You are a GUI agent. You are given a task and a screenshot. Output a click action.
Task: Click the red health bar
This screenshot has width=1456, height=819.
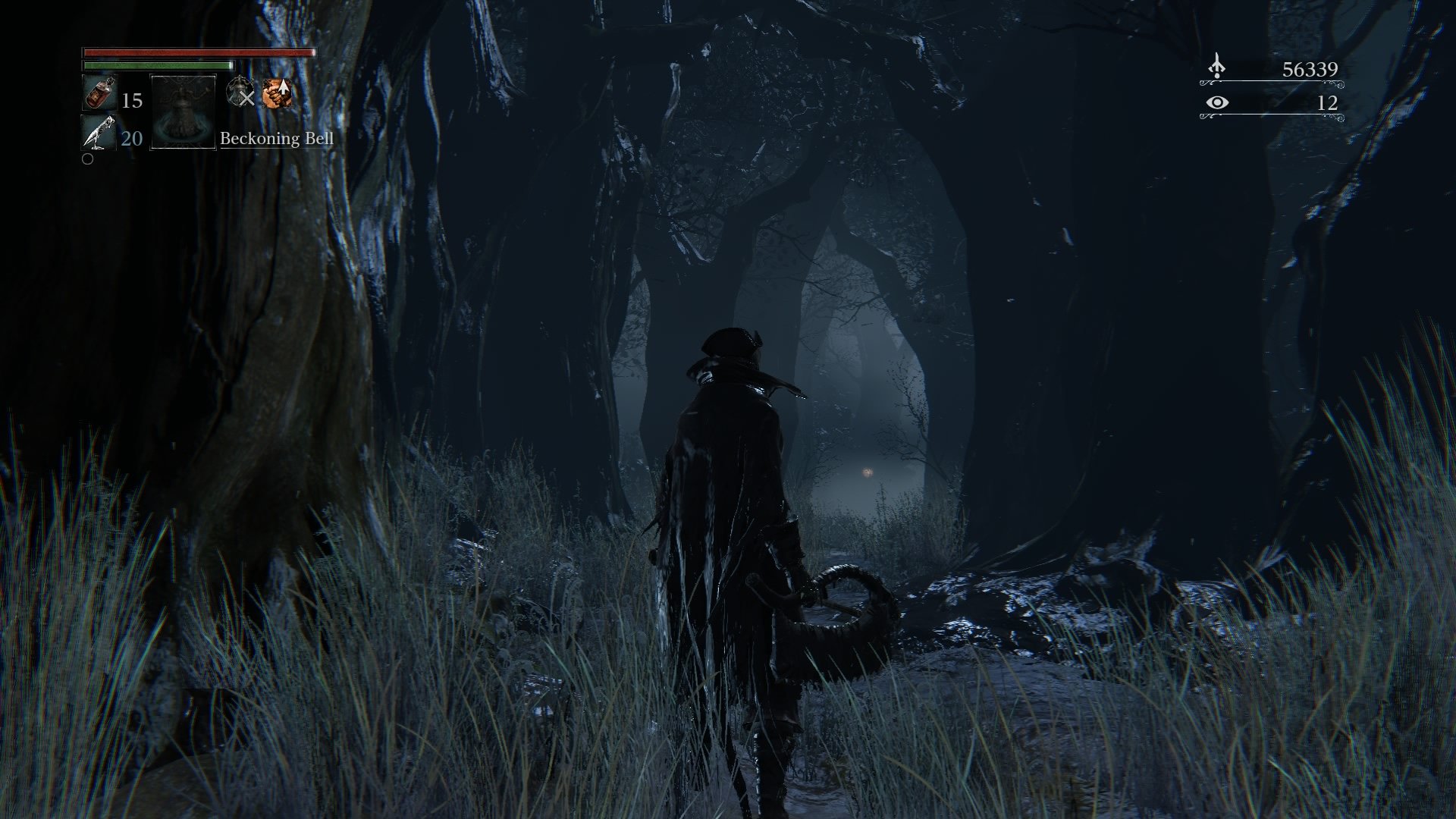coord(197,54)
